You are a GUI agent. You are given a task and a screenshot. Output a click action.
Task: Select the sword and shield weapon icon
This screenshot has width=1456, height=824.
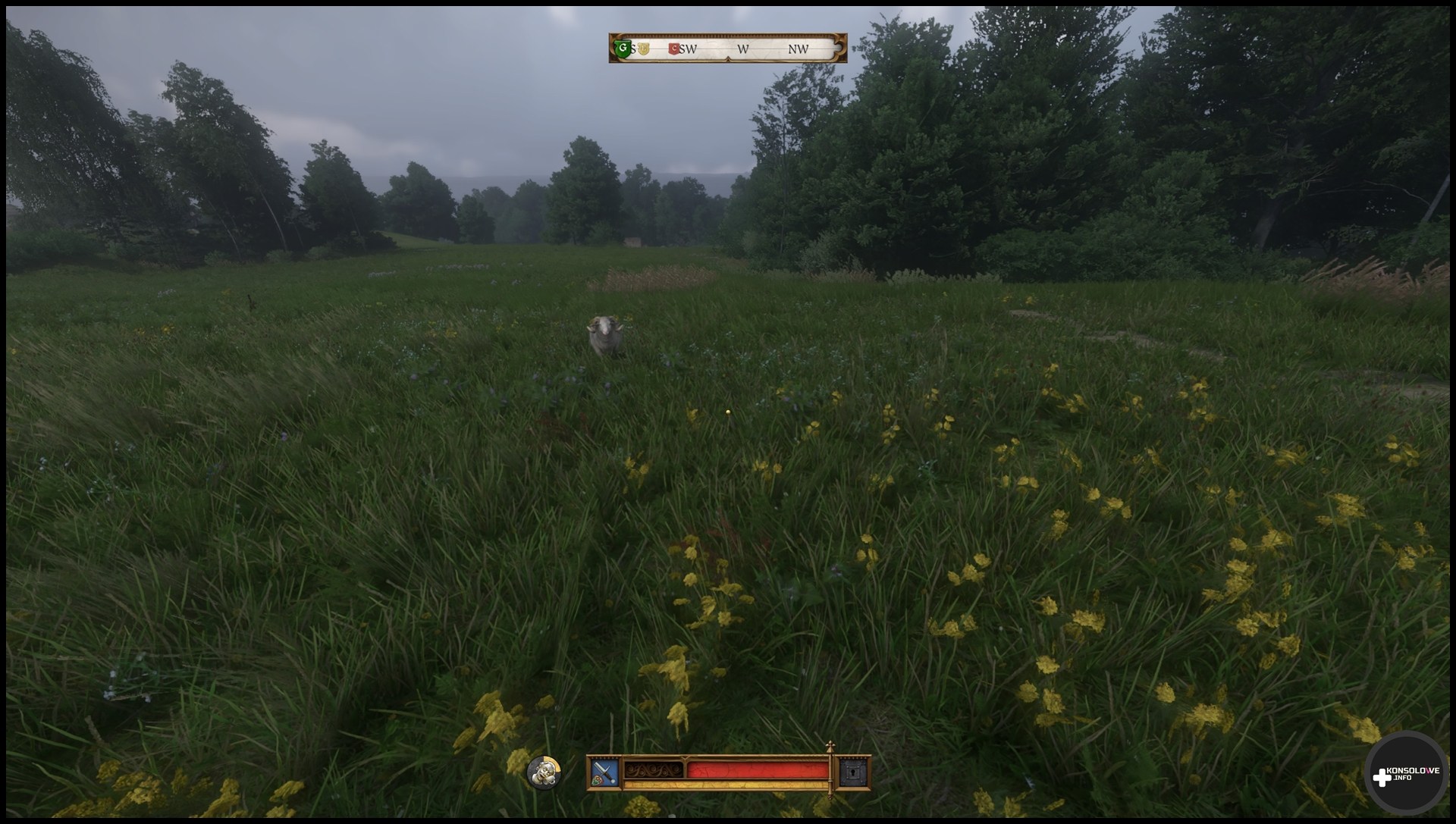(x=604, y=772)
